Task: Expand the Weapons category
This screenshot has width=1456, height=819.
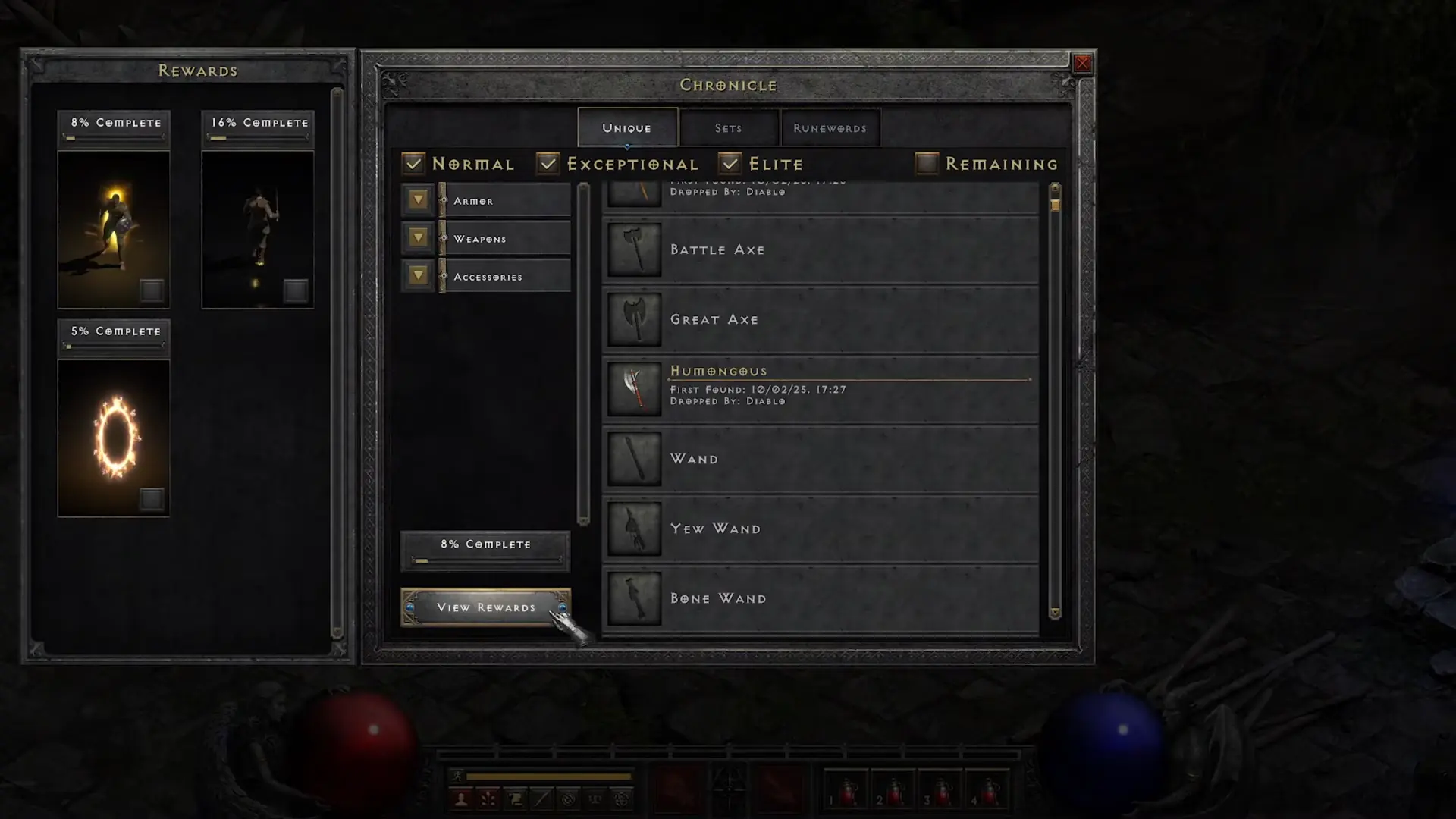Action: coord(418,237)
